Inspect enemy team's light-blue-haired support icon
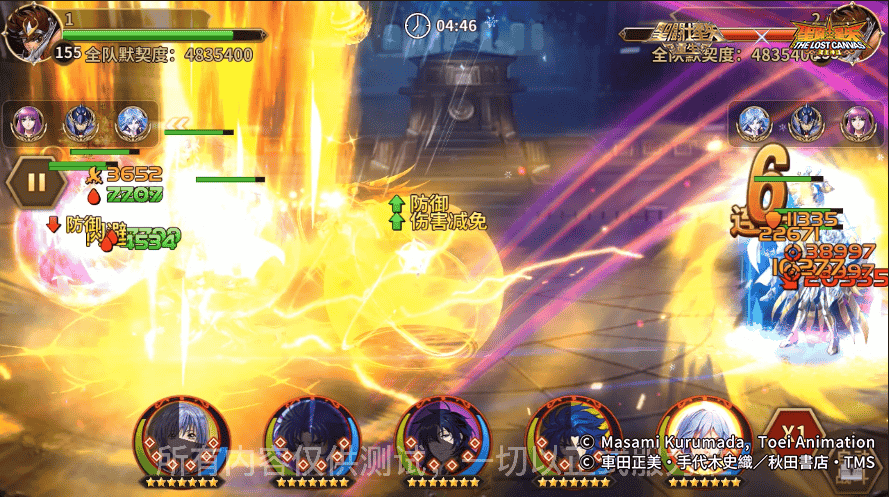This screenshot has height=497, width=889. (754, 122)
